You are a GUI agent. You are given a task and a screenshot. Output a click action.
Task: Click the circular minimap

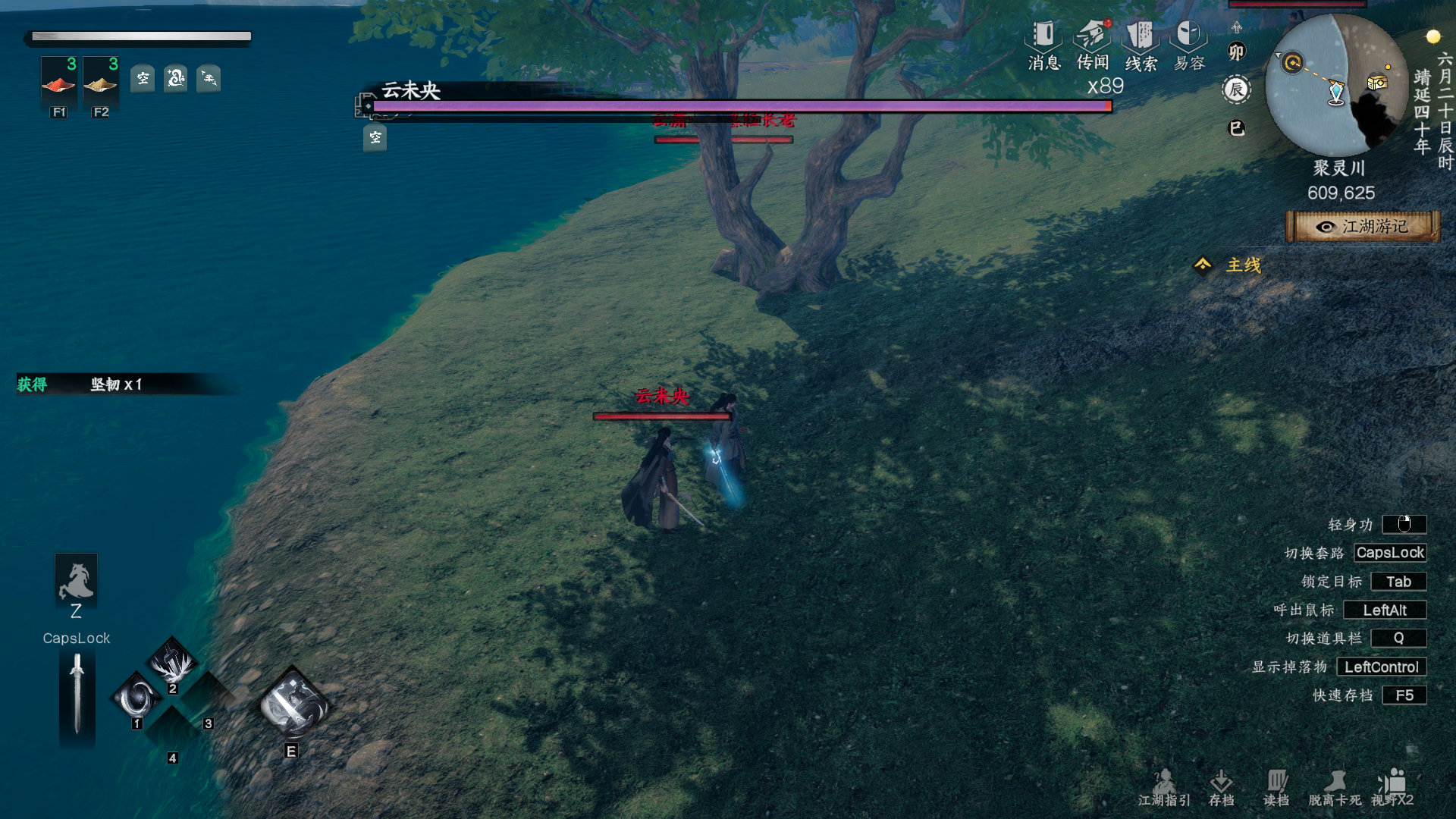(1336, 85)
